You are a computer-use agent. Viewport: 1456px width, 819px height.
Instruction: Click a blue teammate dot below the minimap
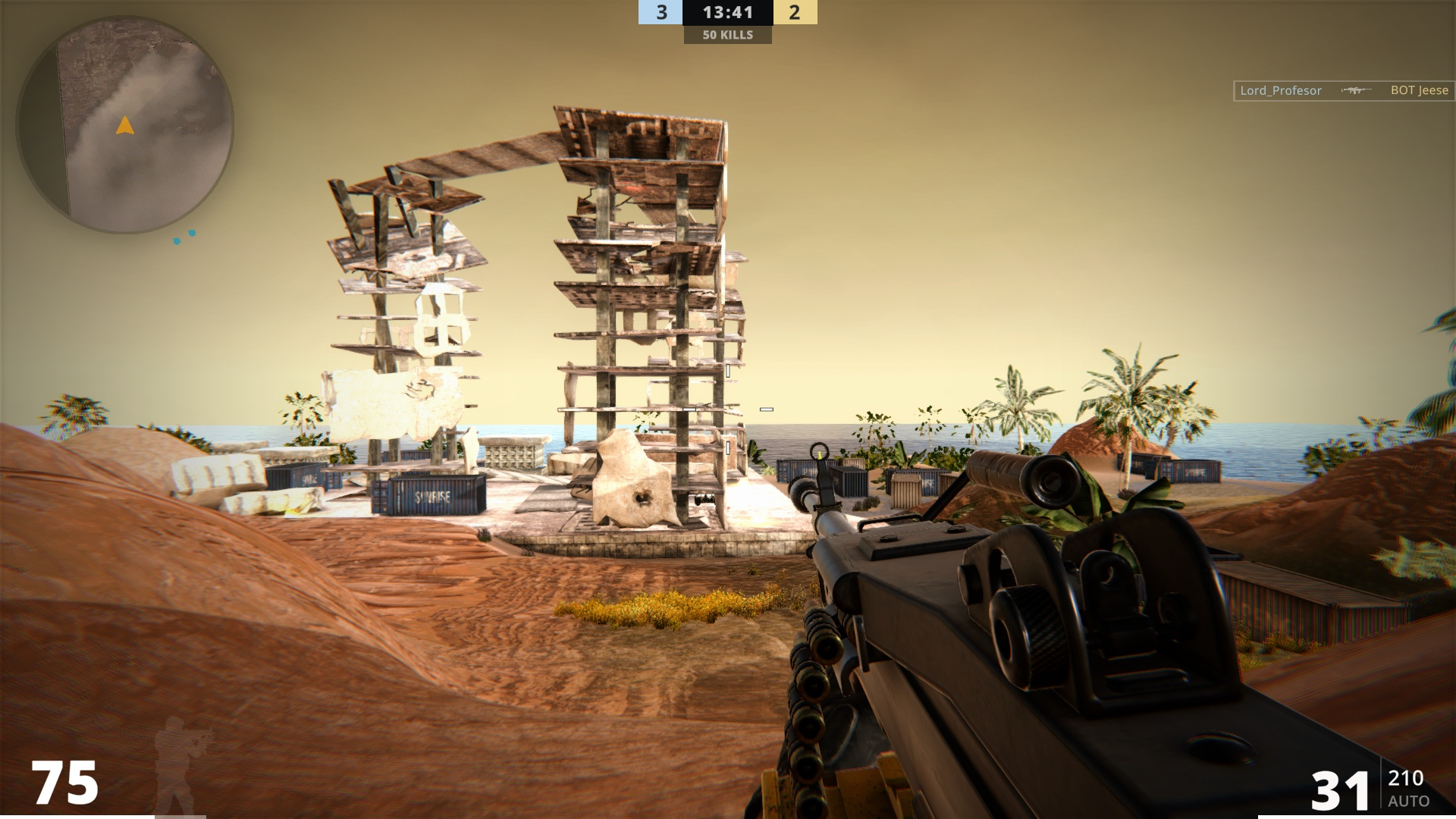pyautogui.click(x=177, y=240)
